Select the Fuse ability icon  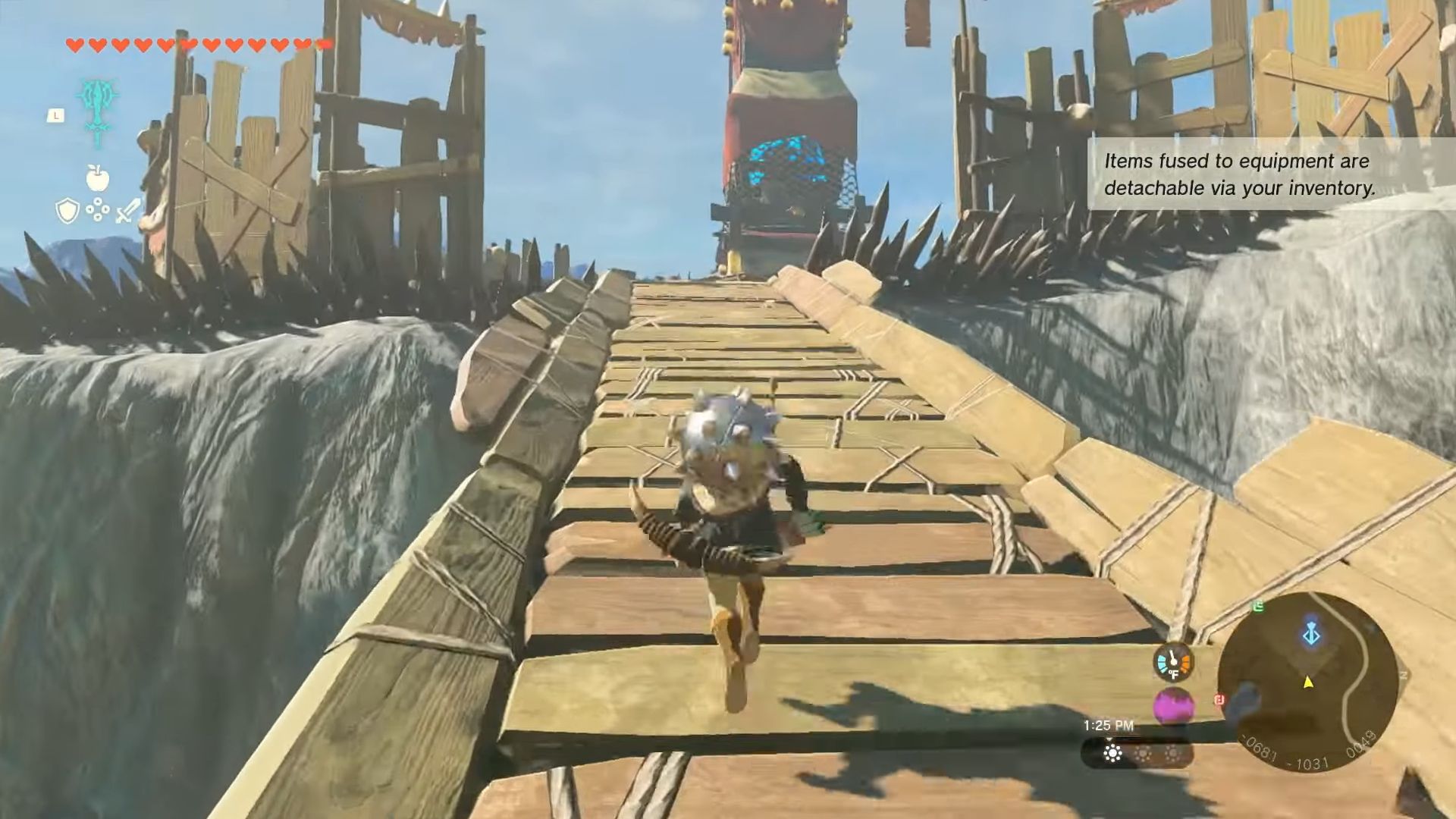pos(98,111)
